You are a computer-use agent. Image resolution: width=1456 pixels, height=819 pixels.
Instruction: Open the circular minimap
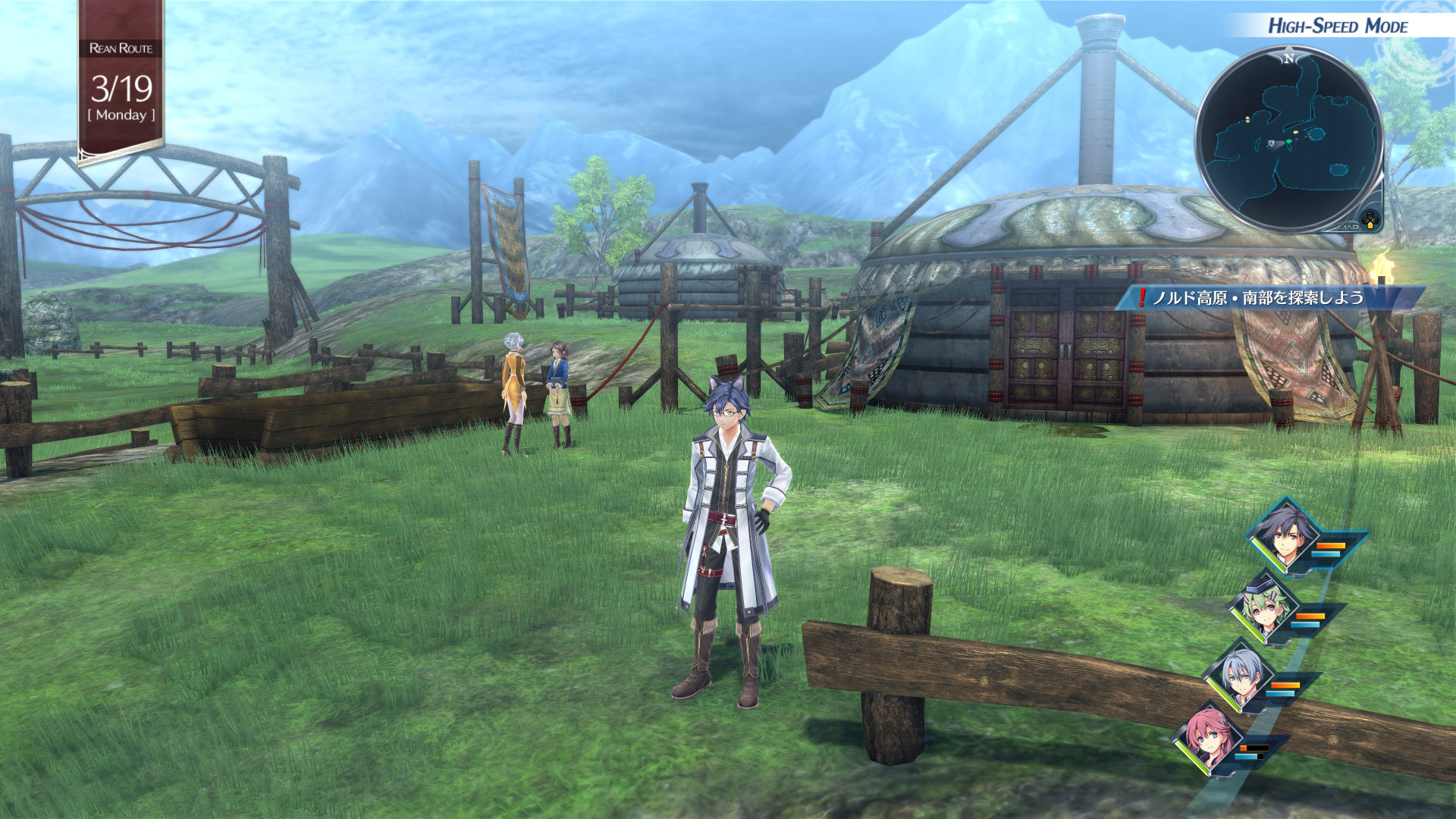[x=1289, y=139]
